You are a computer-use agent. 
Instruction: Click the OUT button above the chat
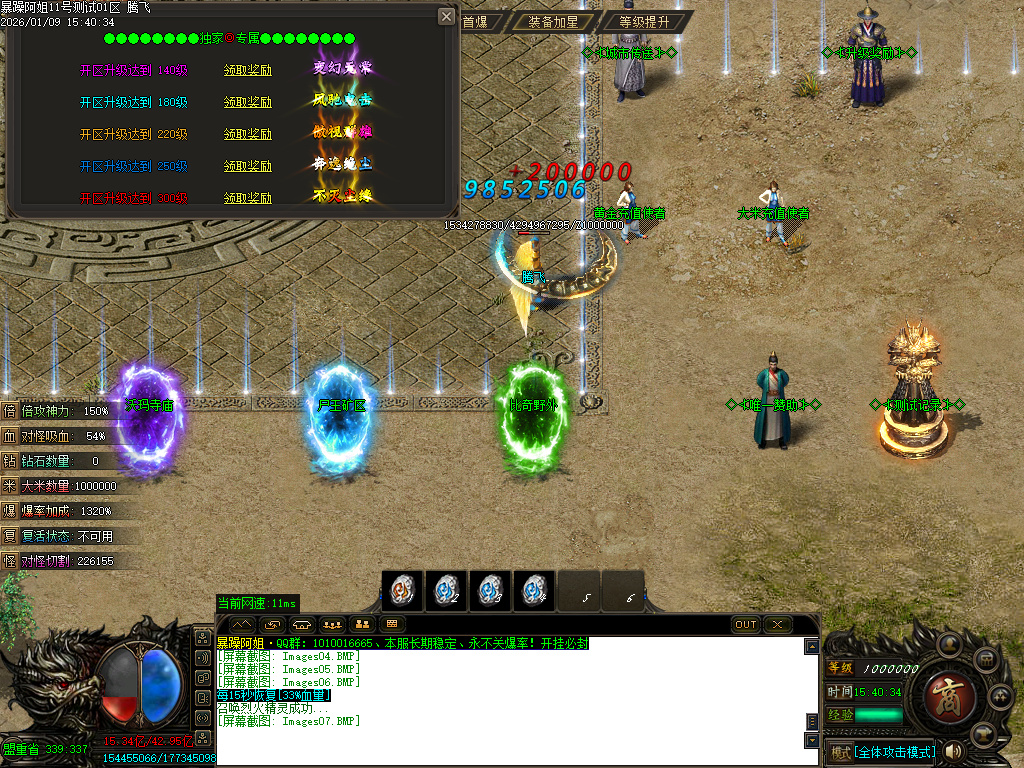click(x=746, y=625)
